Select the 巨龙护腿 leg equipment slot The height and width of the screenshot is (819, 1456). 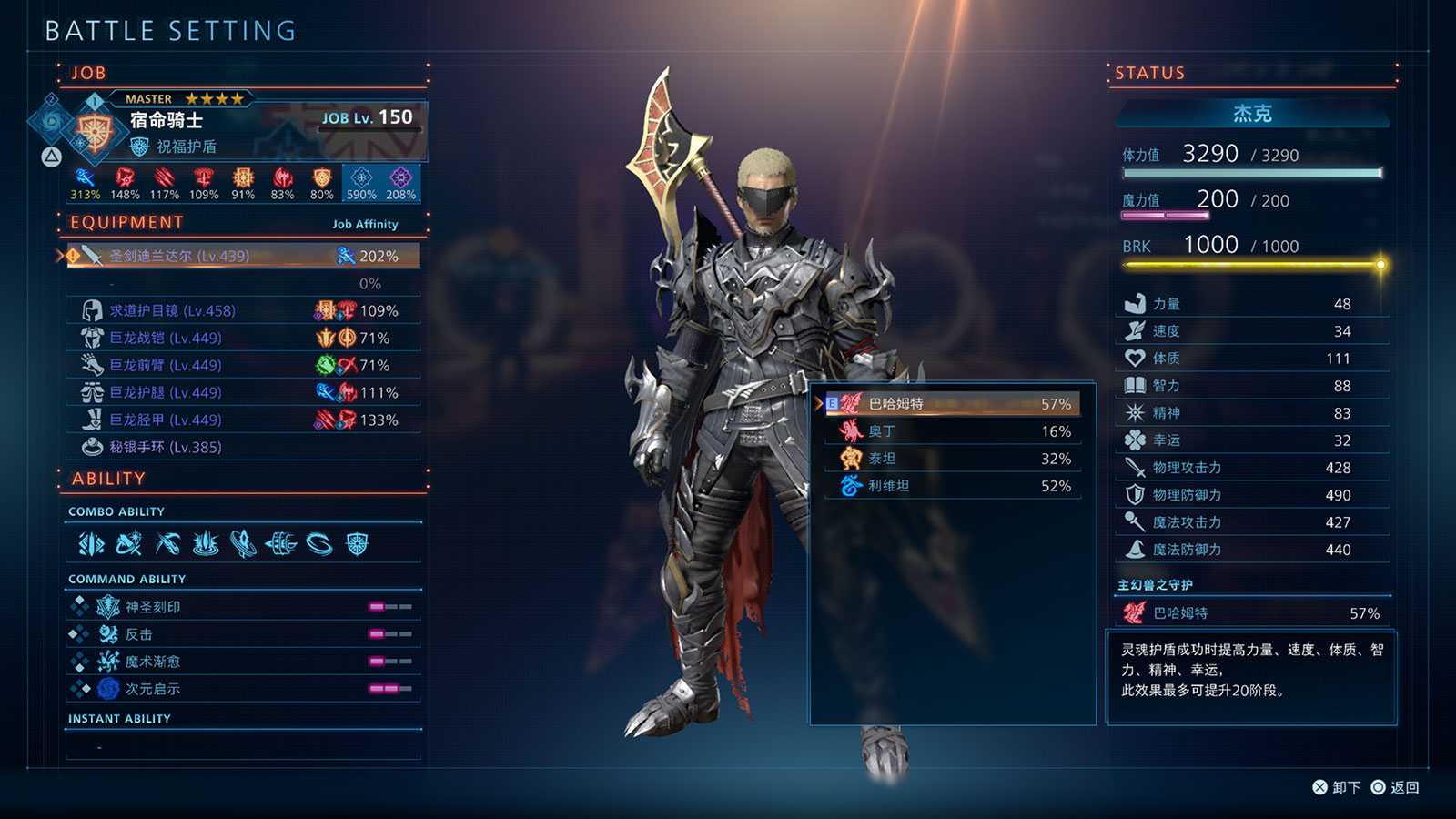(x=242, y=392)
